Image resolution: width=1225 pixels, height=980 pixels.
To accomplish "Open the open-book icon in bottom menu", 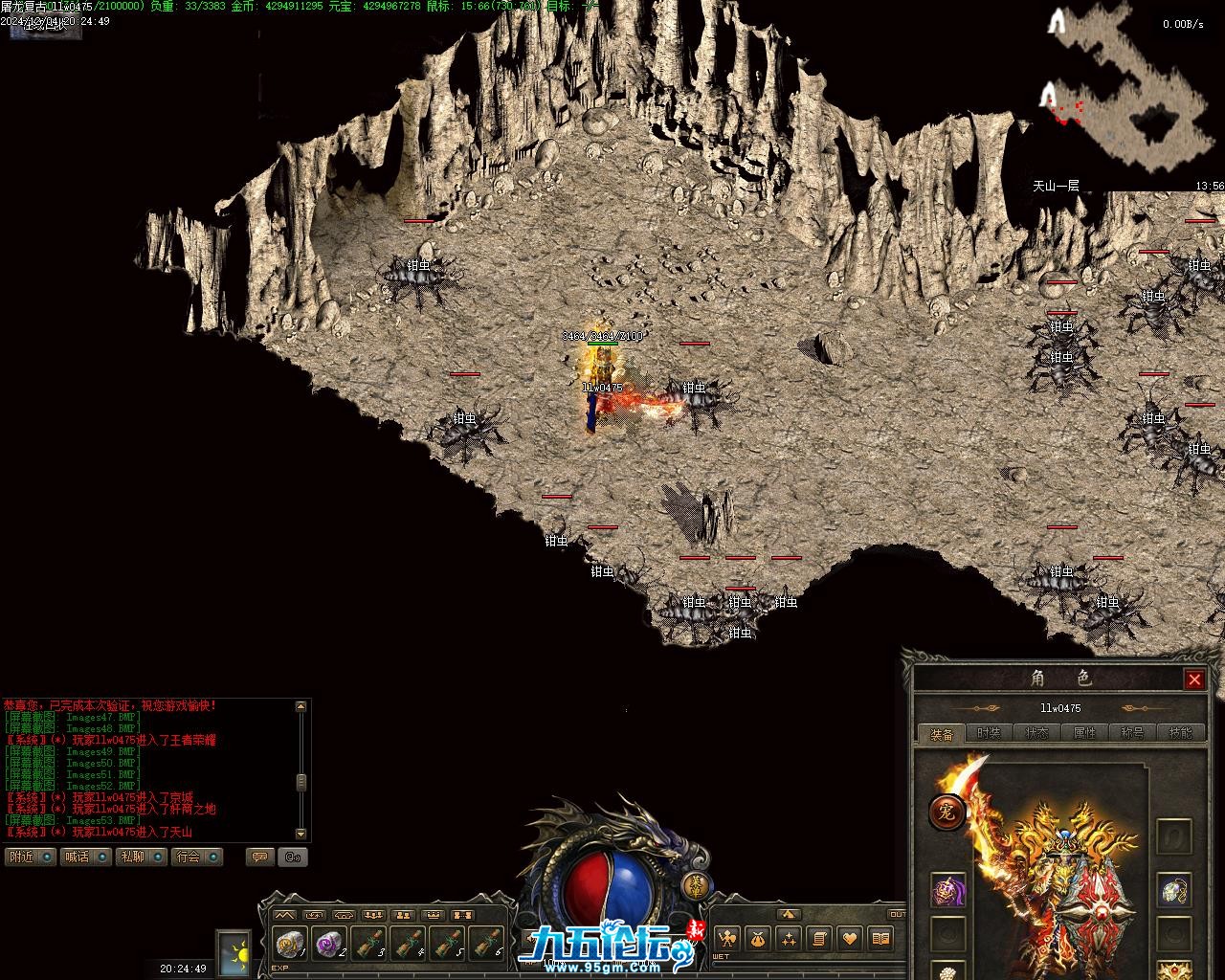I will tap(880, 938).
